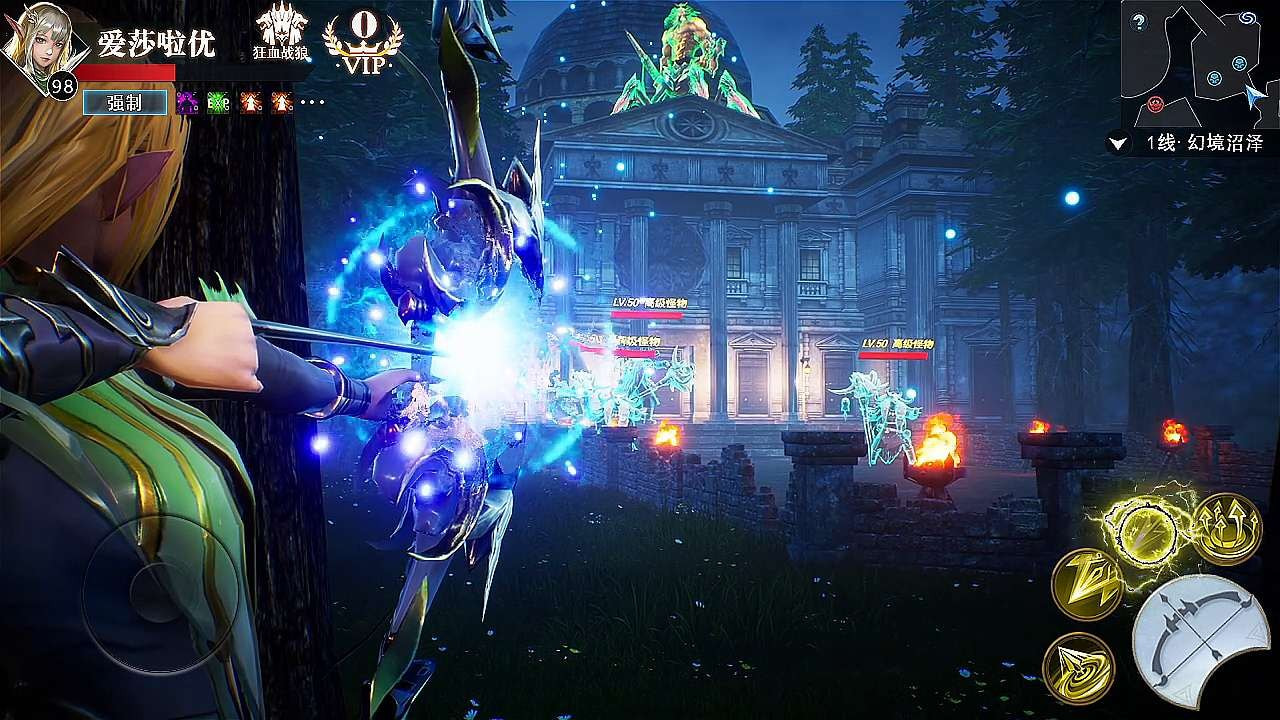Open the elf character portrait
This screenshot has width=1280, height=720.
[x=38, y=45]
